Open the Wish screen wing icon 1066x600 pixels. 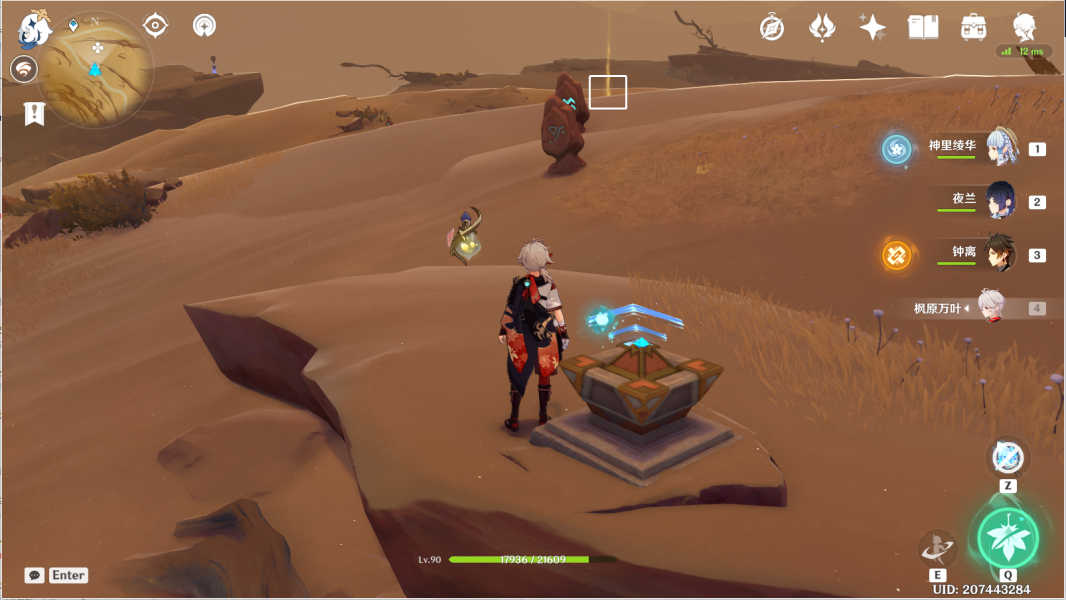point(822,28)
